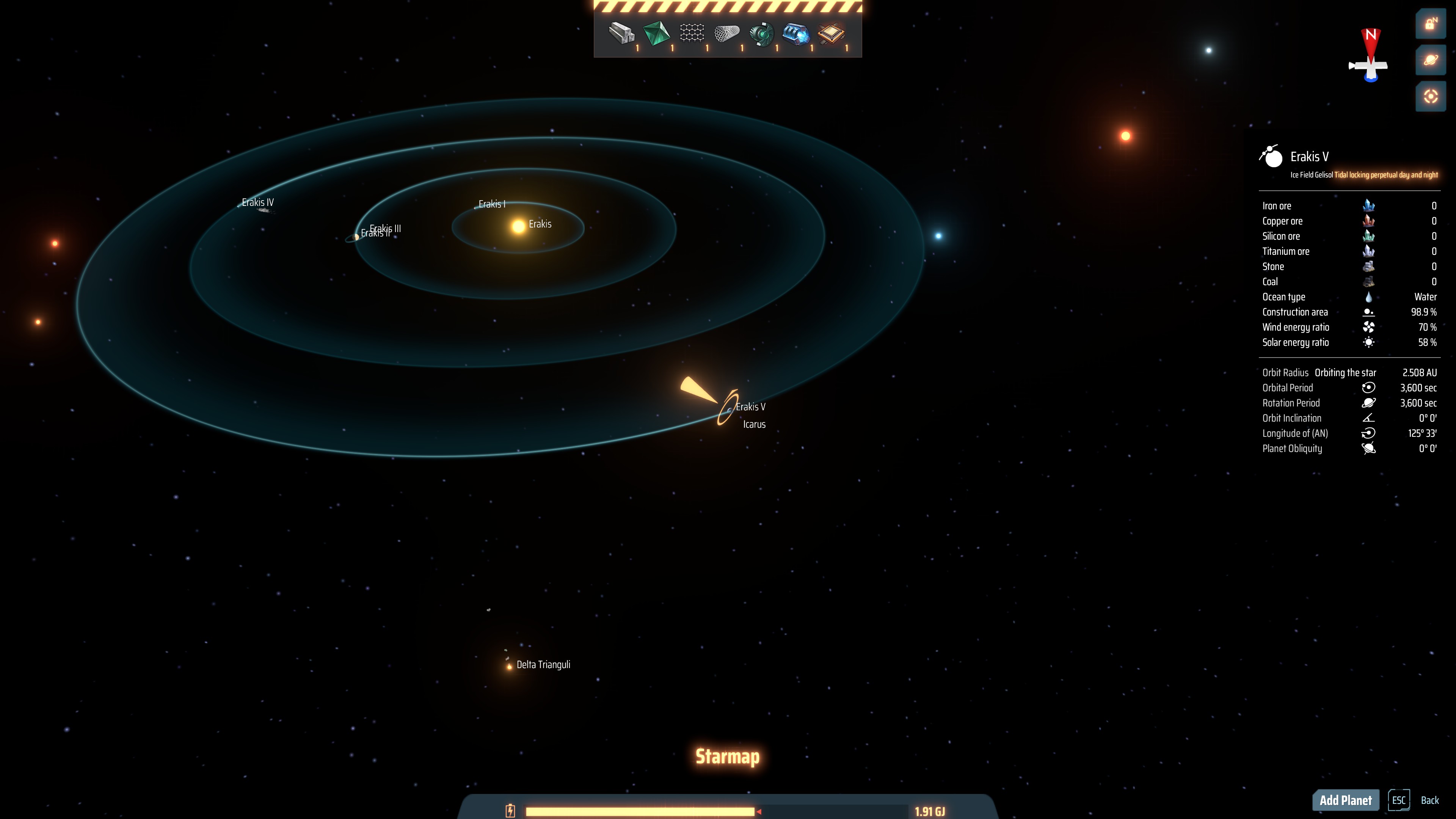Select the Erakis I planet label
Image resolution: width=1456 pixels, height=819 pixels.
[x=492, y=204]
